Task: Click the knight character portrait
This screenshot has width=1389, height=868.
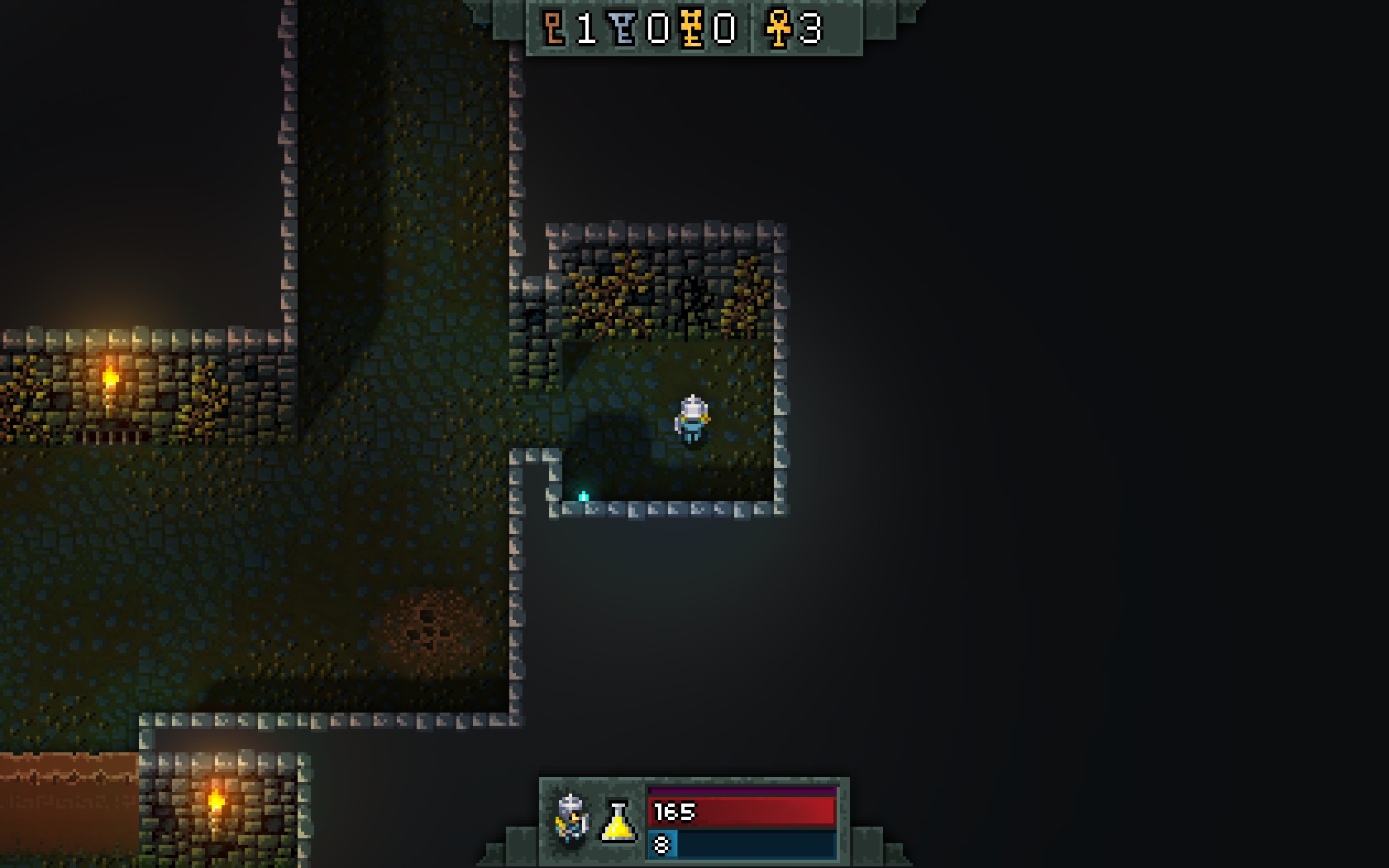Action: pos(571,818)
